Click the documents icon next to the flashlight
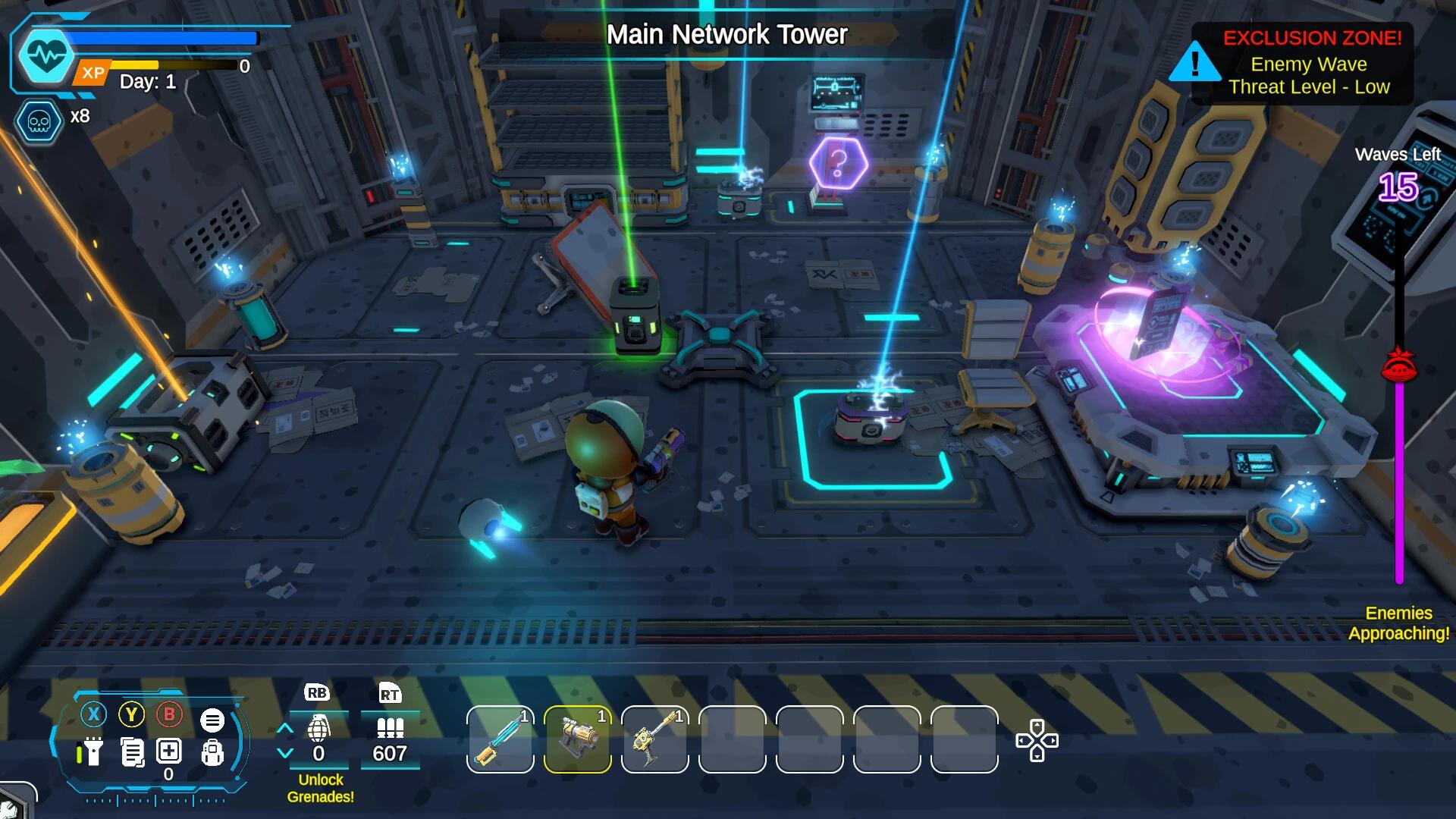Viewport: 1456px width, 819px height. tap(131, 751)
